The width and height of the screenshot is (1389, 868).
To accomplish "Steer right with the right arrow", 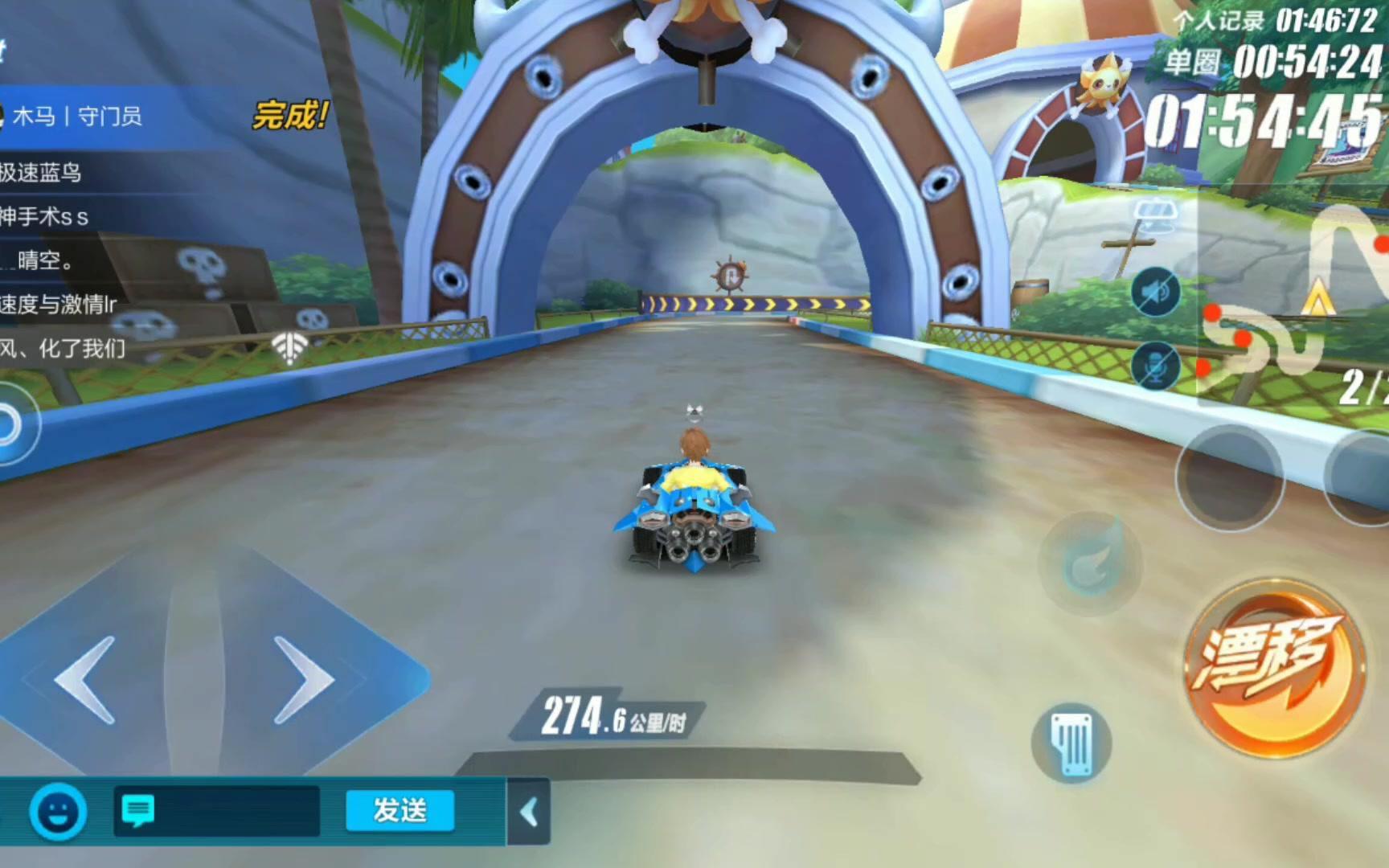I will [304, 680].
